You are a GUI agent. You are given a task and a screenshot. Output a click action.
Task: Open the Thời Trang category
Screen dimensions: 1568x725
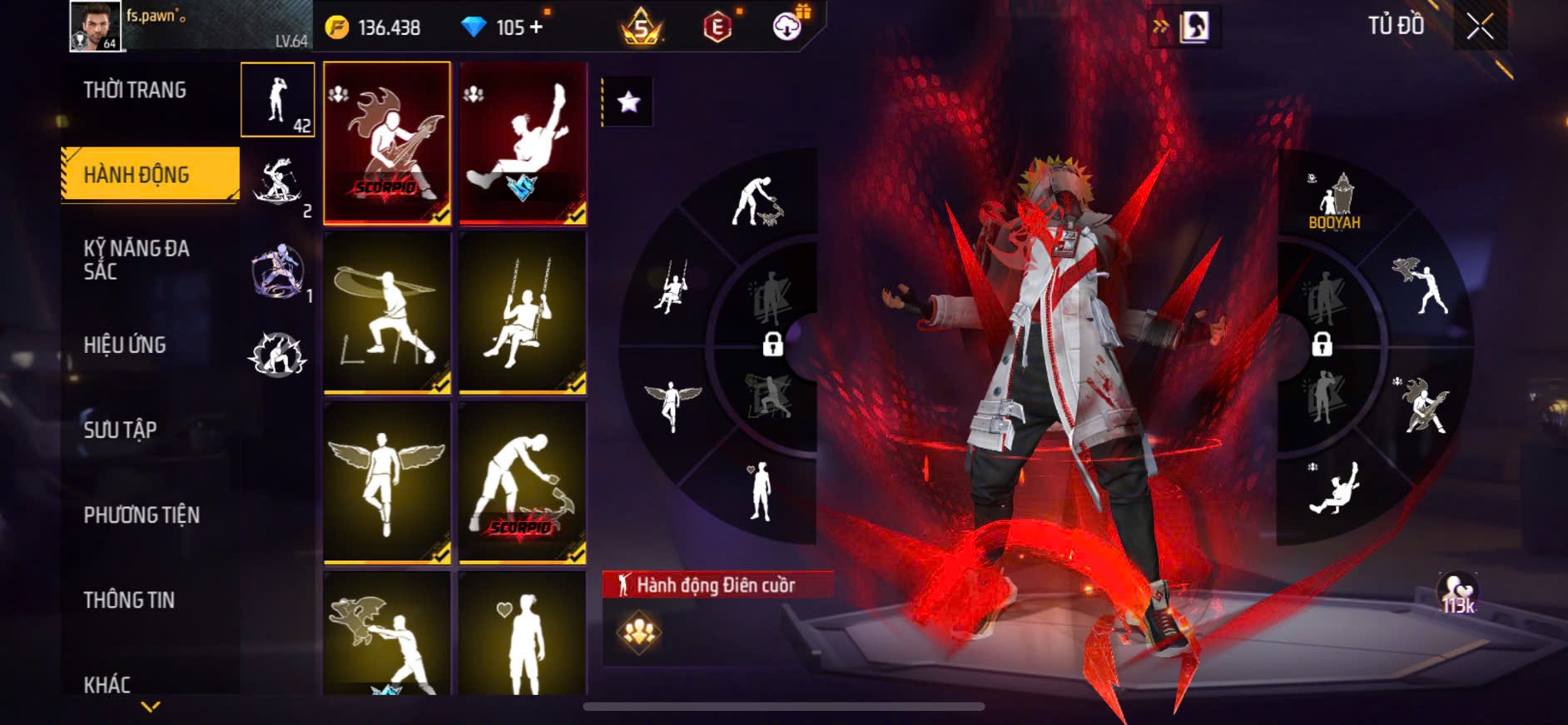click(135, 90)
